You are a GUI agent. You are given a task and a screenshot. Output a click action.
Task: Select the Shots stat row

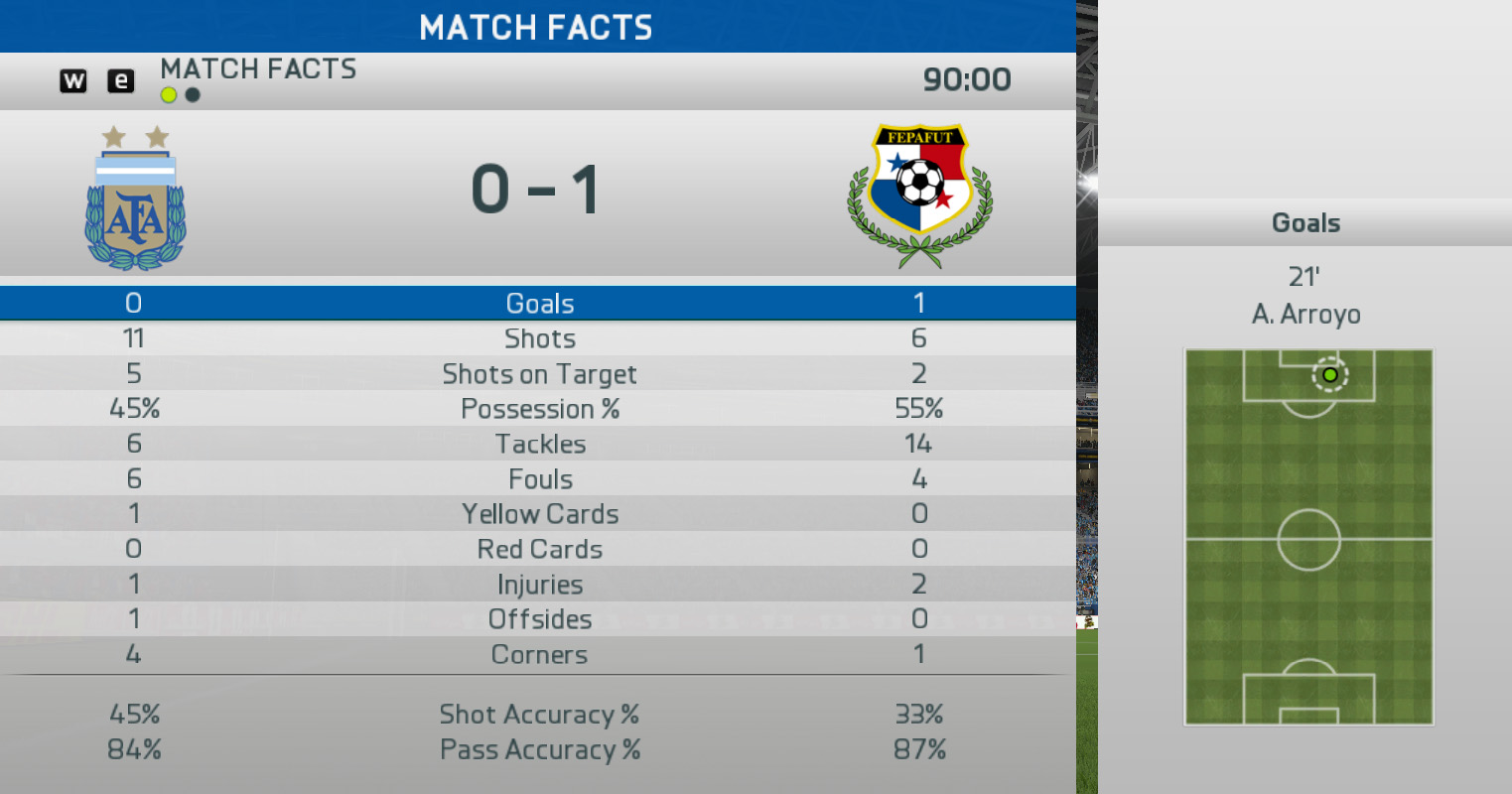pos(539,338)
